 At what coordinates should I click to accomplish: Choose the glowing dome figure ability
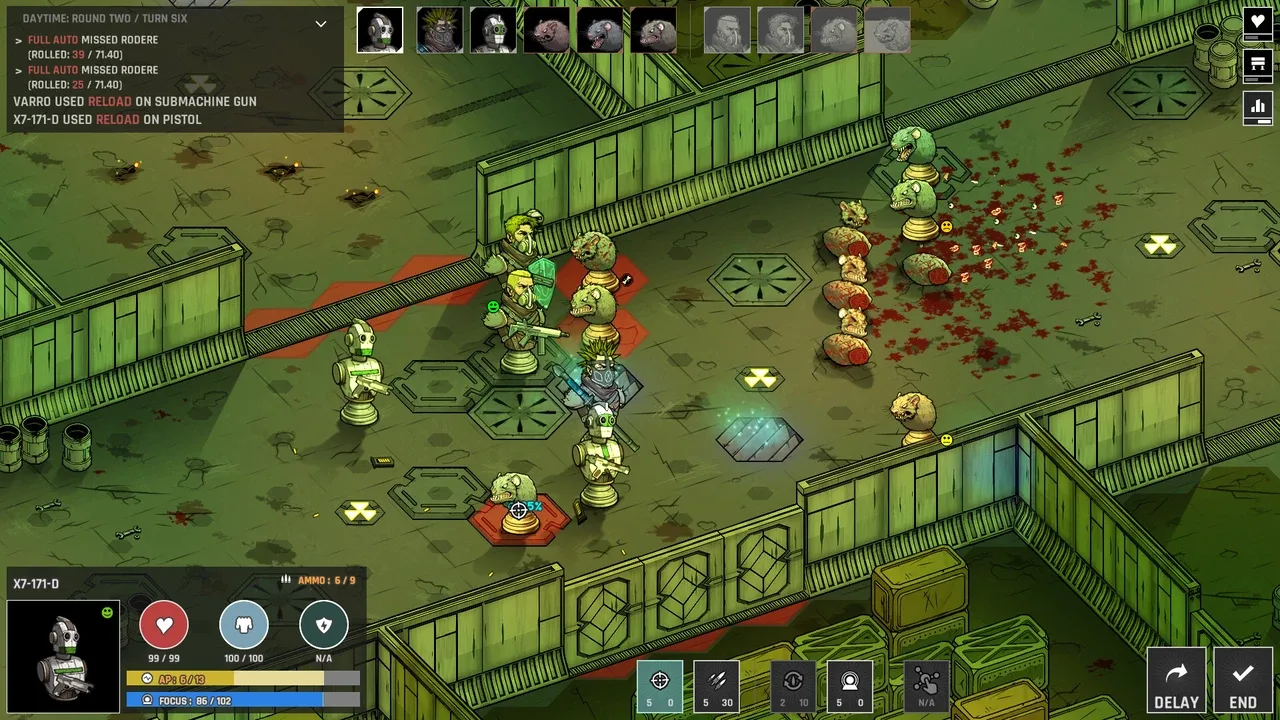click(x=850, y=686)
